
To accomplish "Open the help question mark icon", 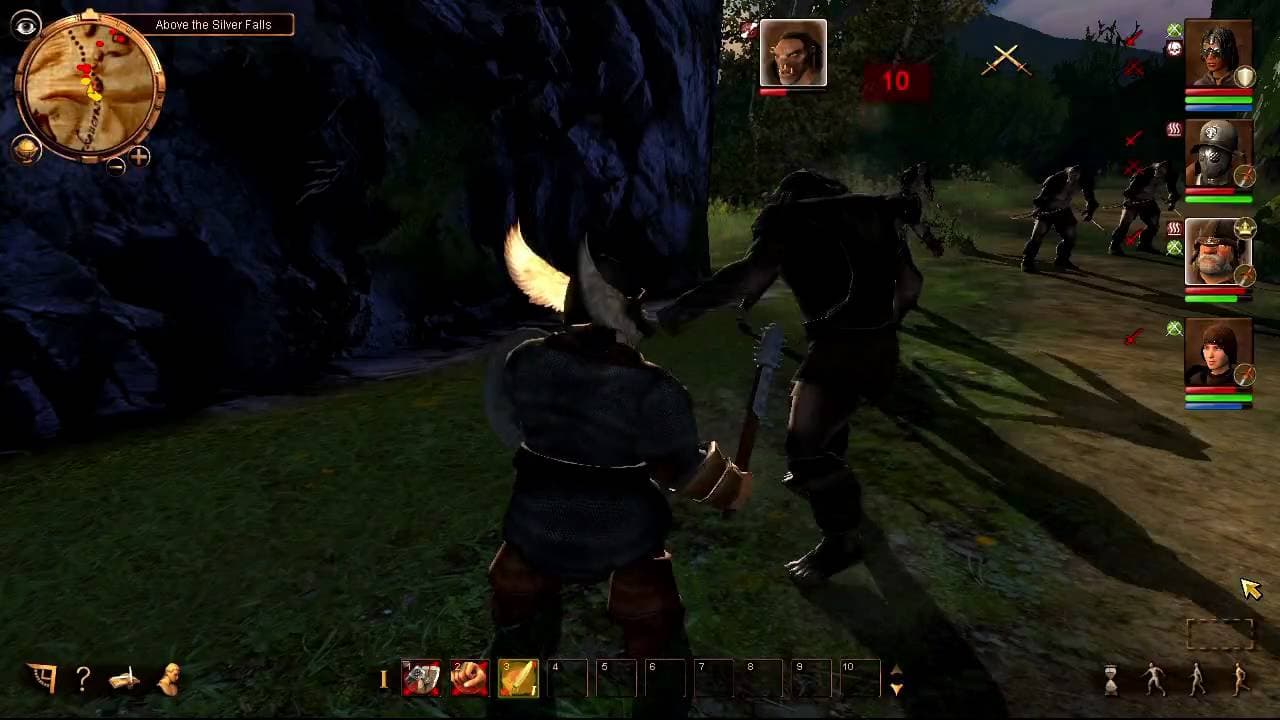I will point(82,680).
